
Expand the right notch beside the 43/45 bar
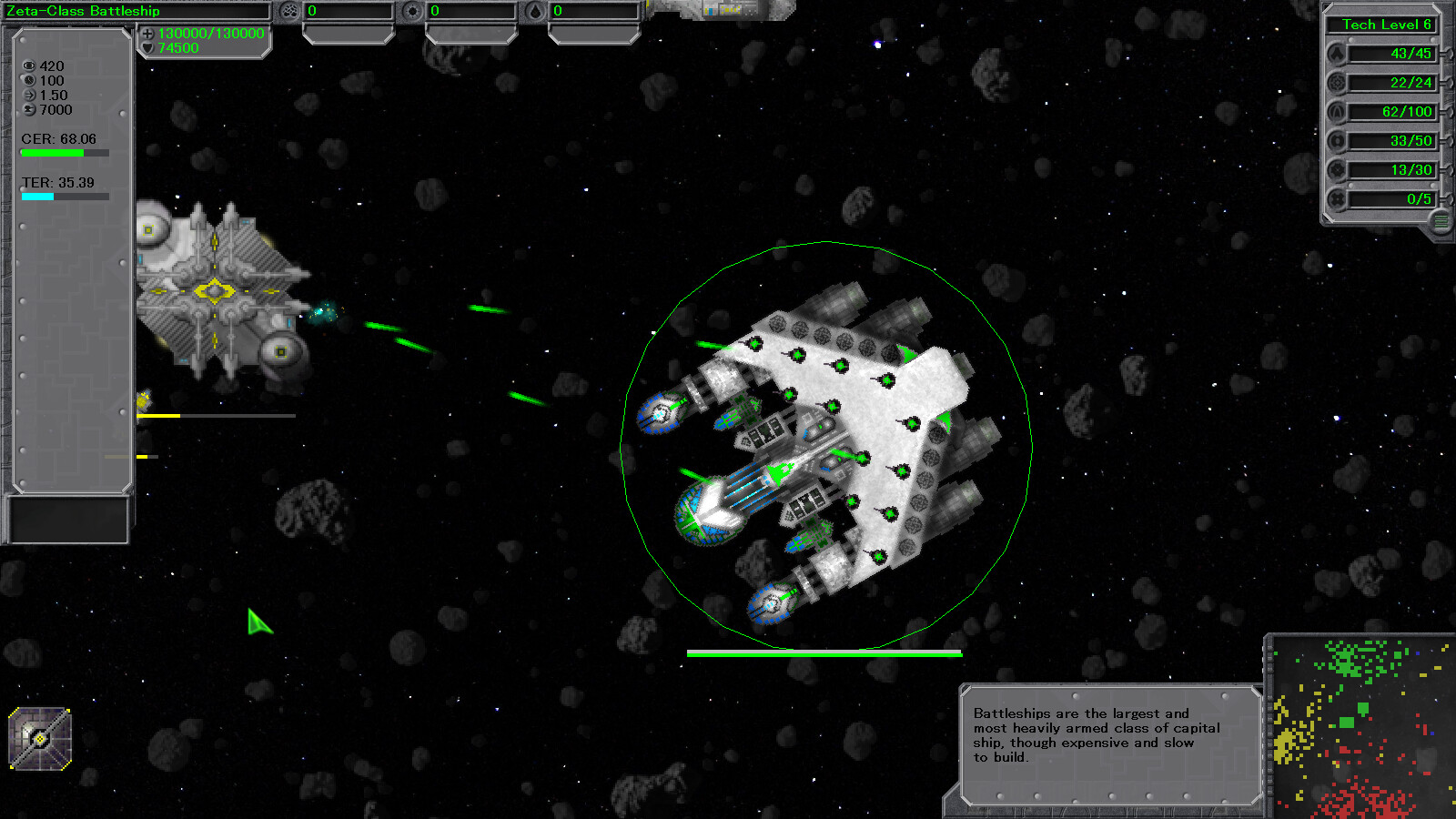pyautogui.click(x=1447, y=54)
